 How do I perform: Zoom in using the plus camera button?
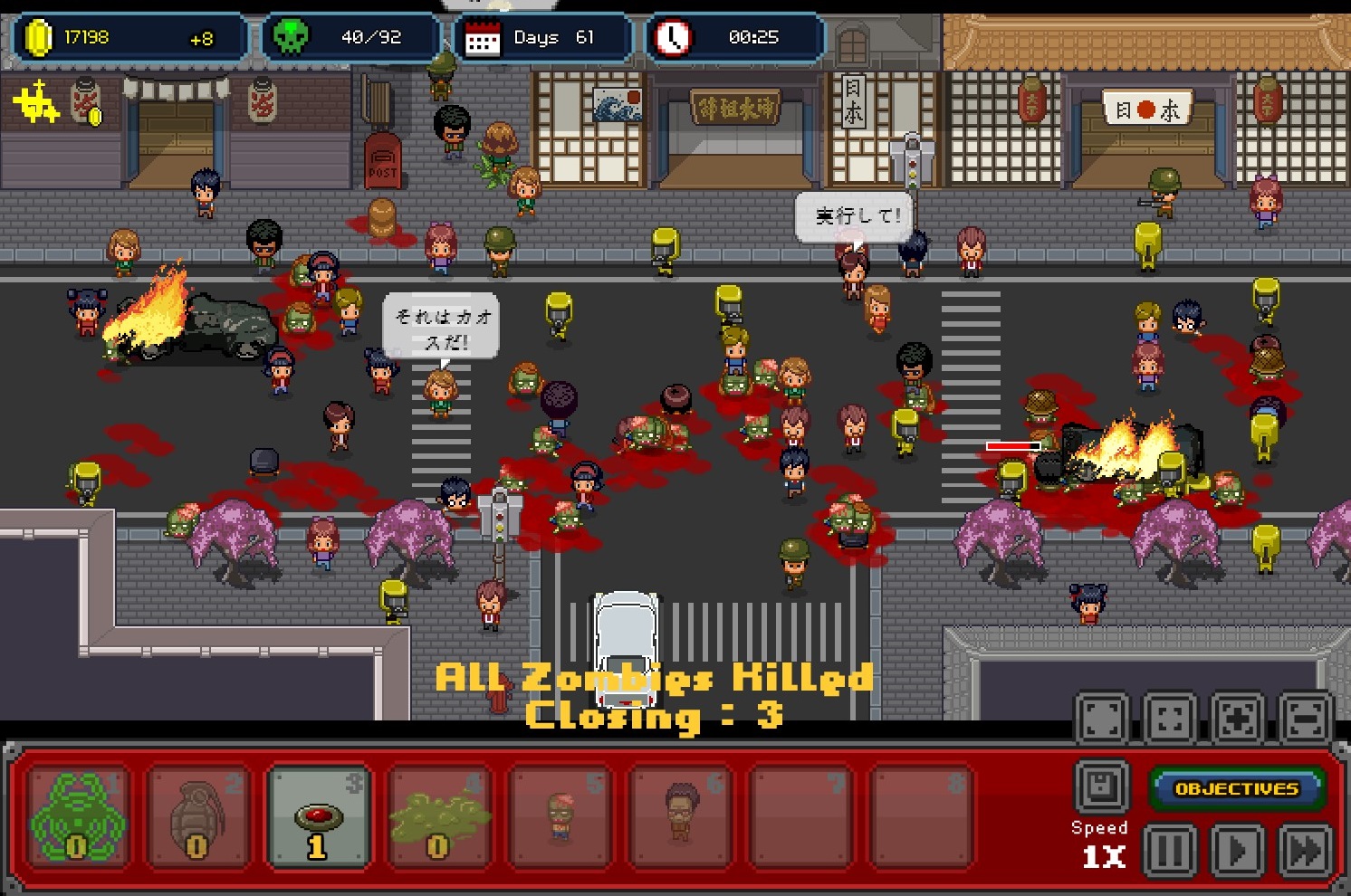click(x=1236, y=716)
